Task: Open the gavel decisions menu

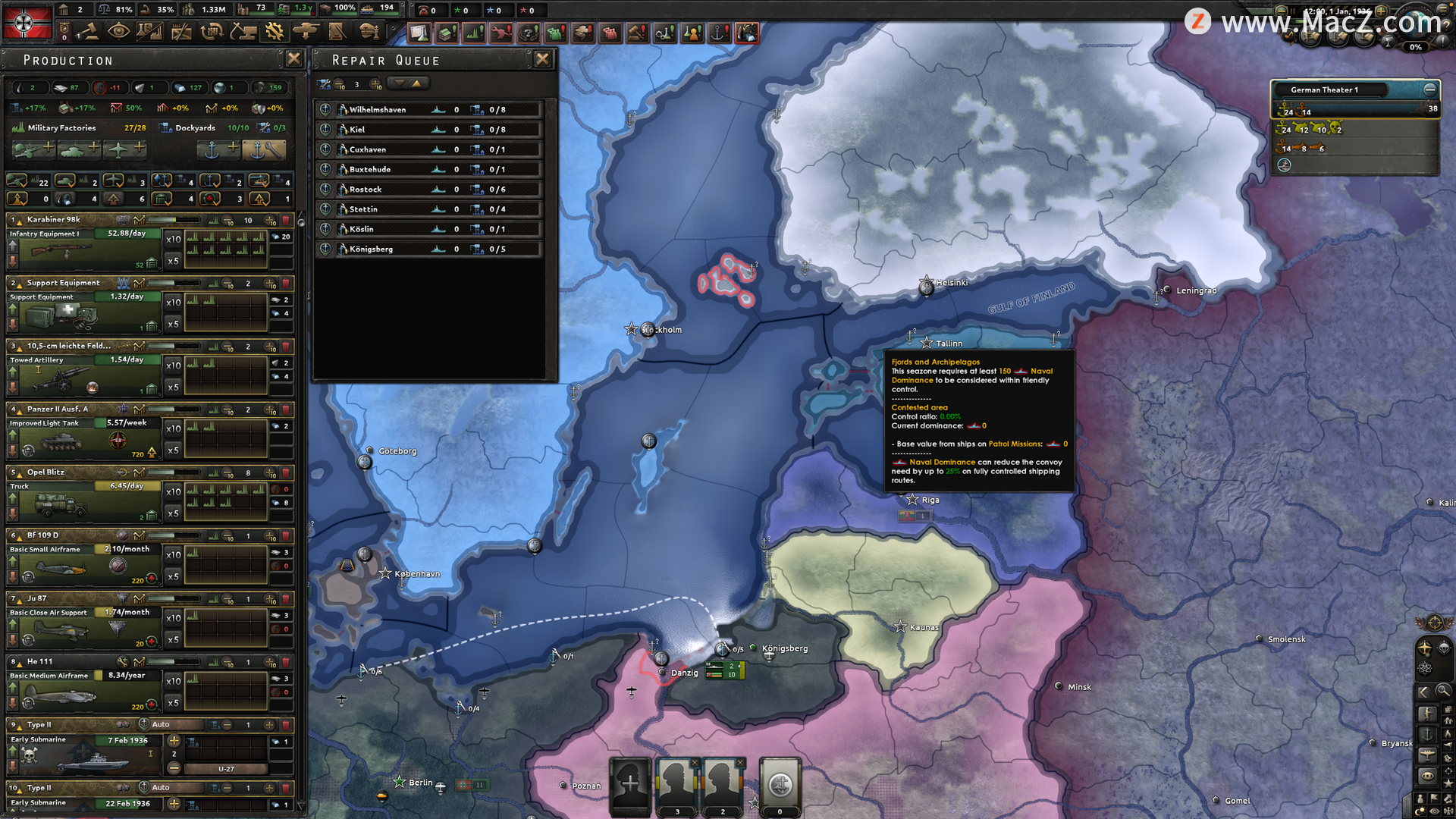Action: point(89,32)
